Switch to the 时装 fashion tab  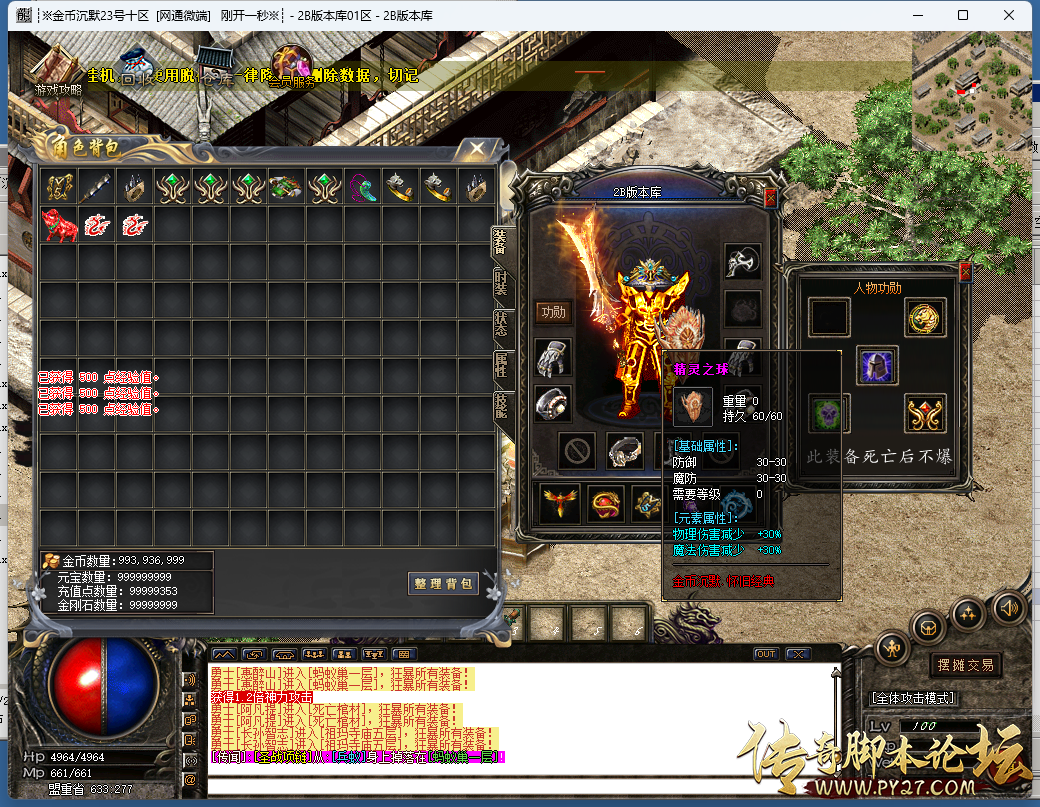pos(501,284)
